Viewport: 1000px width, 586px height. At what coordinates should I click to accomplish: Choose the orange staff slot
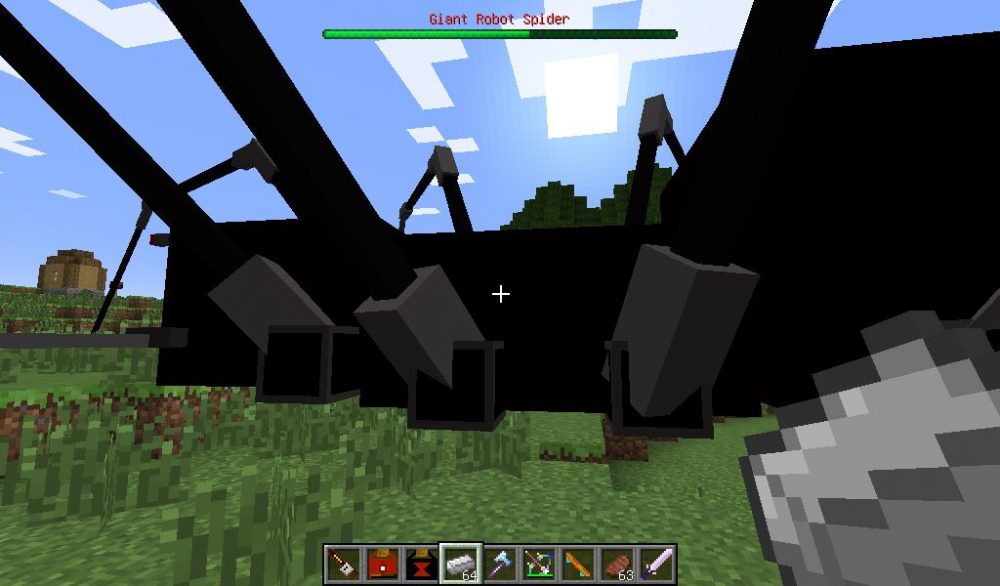(578, 564)
